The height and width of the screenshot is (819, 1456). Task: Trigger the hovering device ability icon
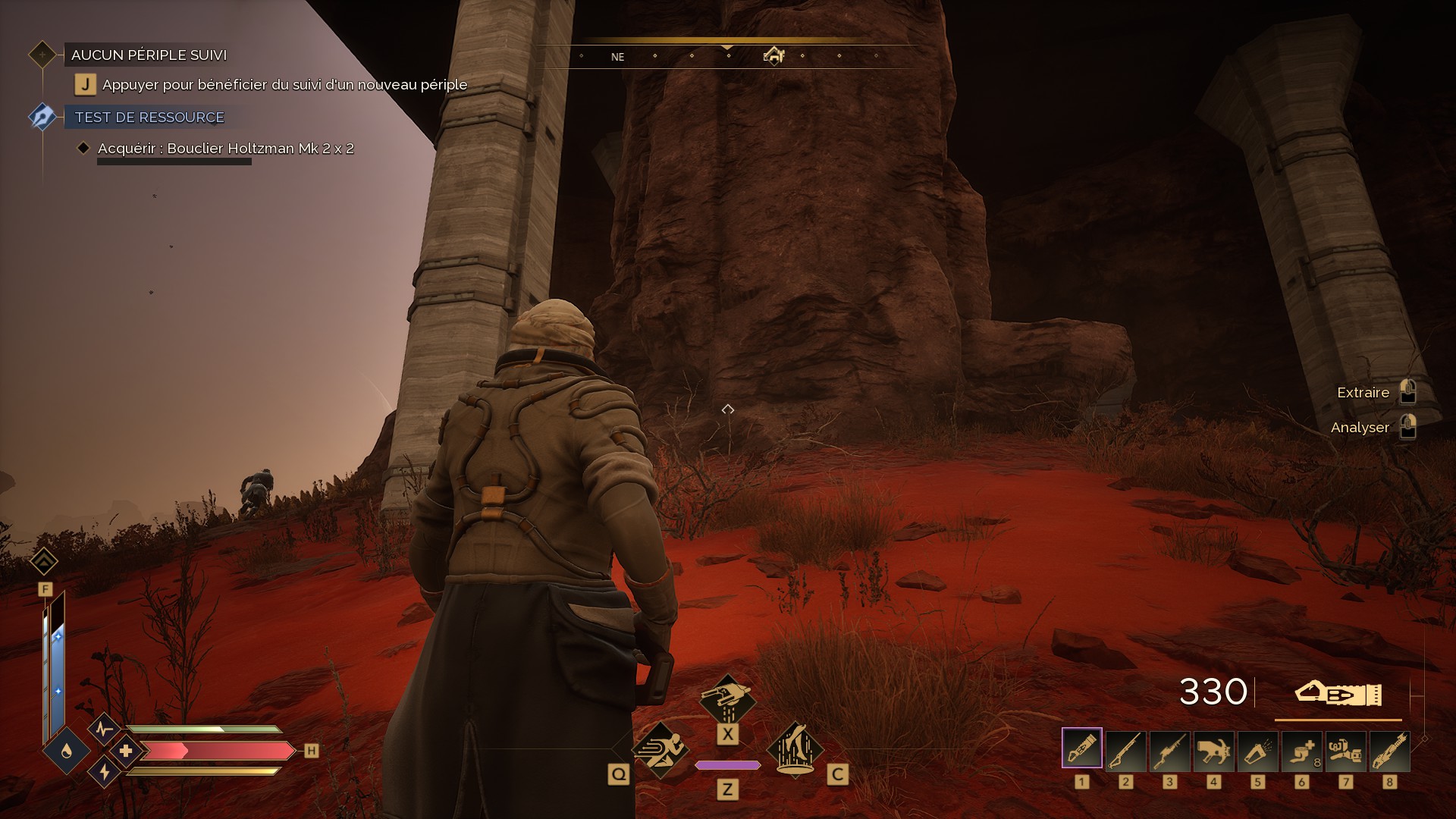click(x=727, y=699)
